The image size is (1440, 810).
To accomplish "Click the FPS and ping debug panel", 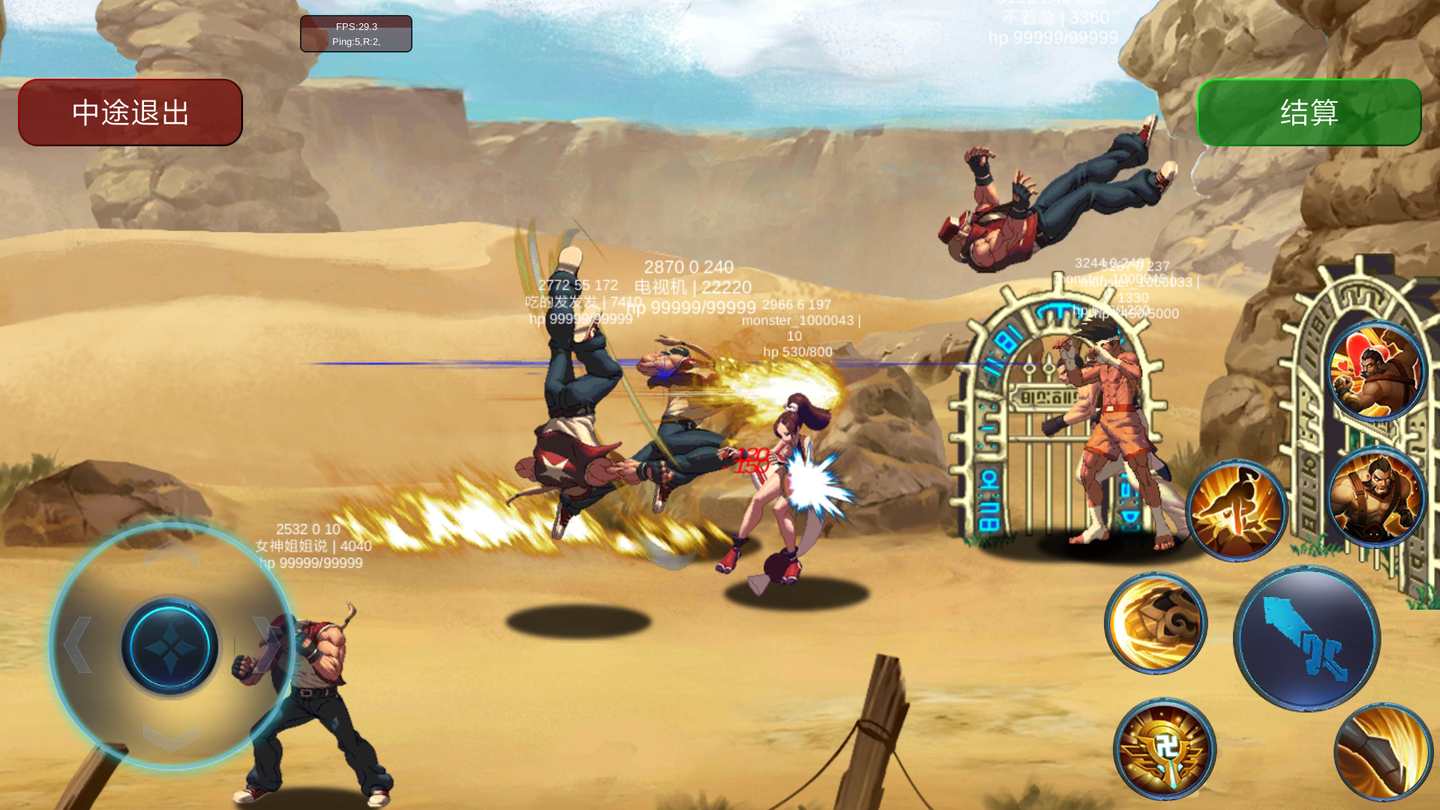I will pyautogui.click(x=356, y=34).
